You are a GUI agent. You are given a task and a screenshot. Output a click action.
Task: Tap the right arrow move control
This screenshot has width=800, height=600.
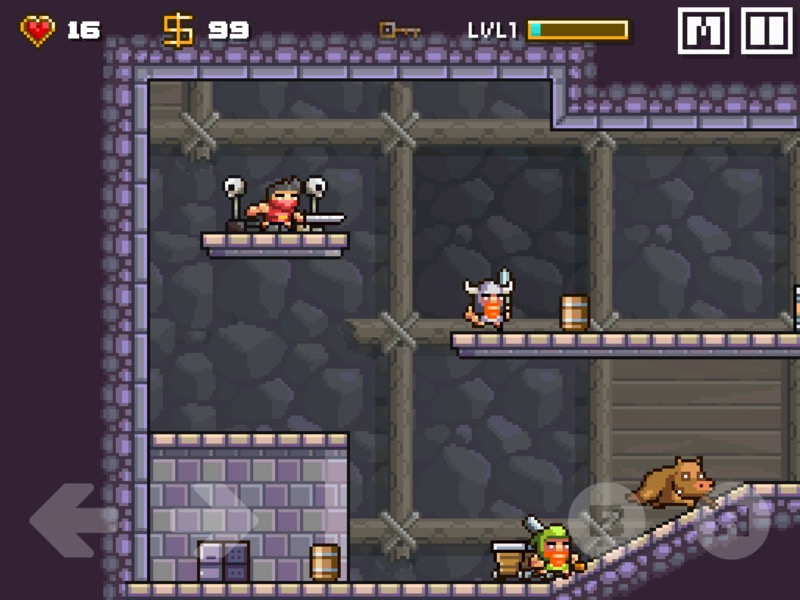[218, 518]
